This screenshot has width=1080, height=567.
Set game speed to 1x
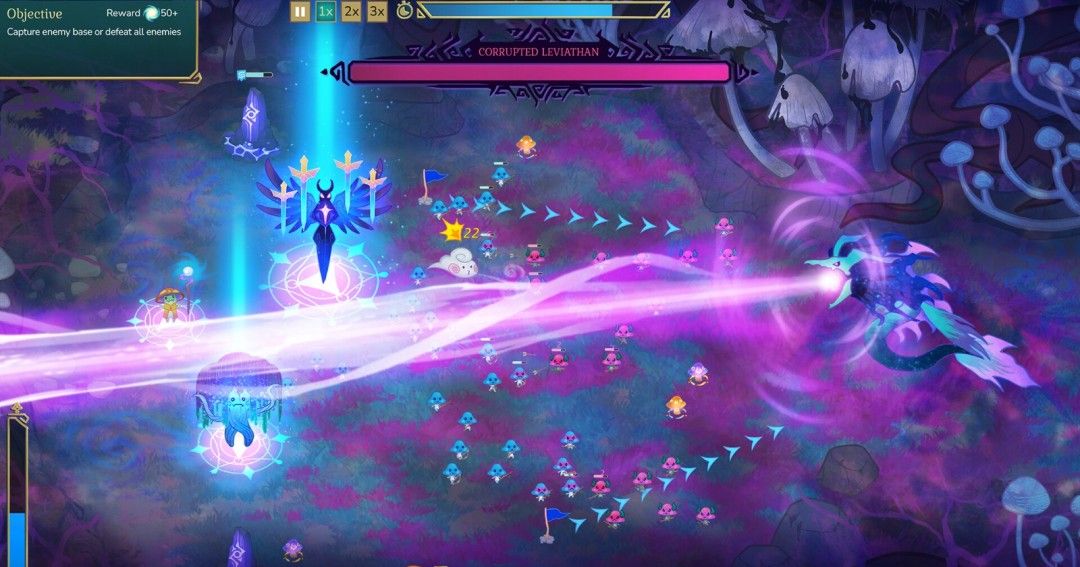tap(326, 11)
